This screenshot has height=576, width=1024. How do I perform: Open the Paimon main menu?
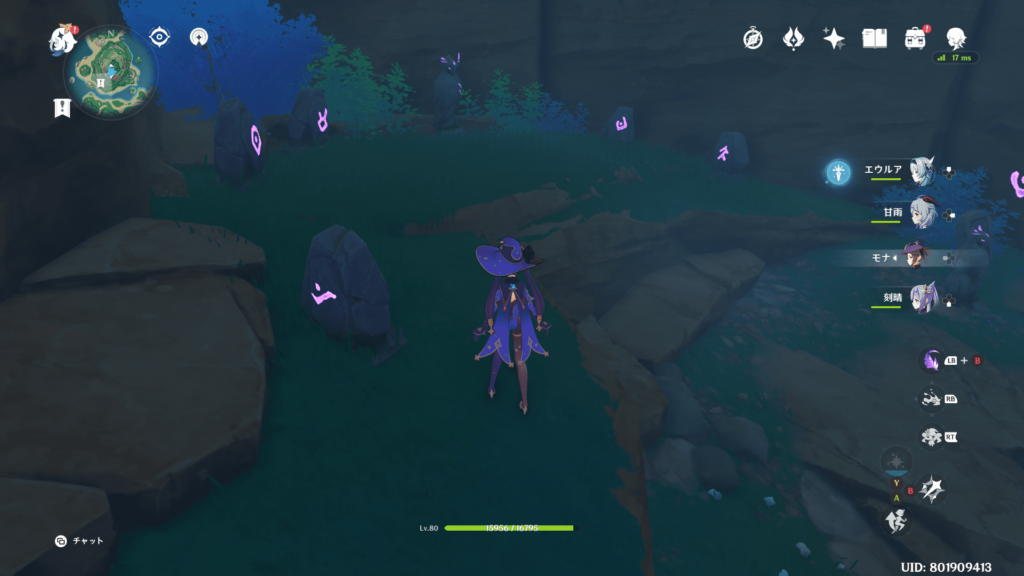pyautogui.click(x=64, y=40)
